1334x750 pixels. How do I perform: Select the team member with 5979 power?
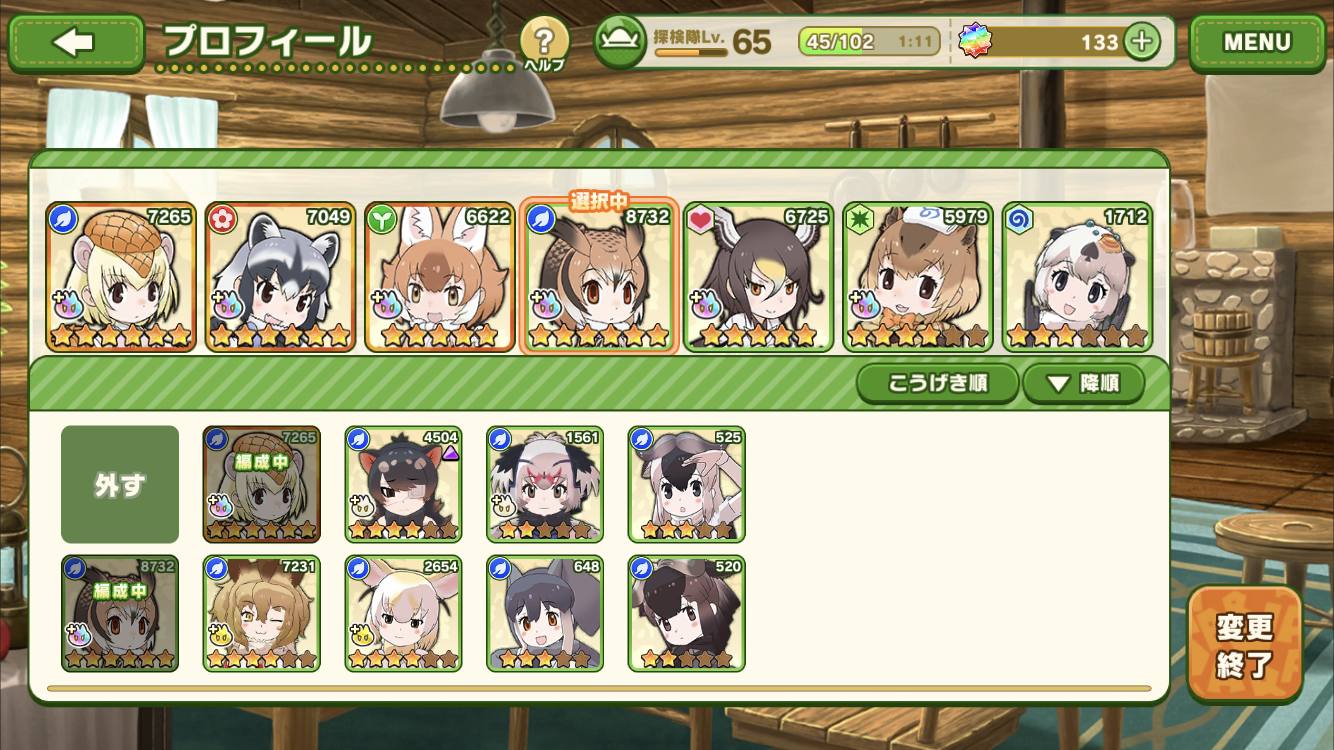click(x=918, y=277)
